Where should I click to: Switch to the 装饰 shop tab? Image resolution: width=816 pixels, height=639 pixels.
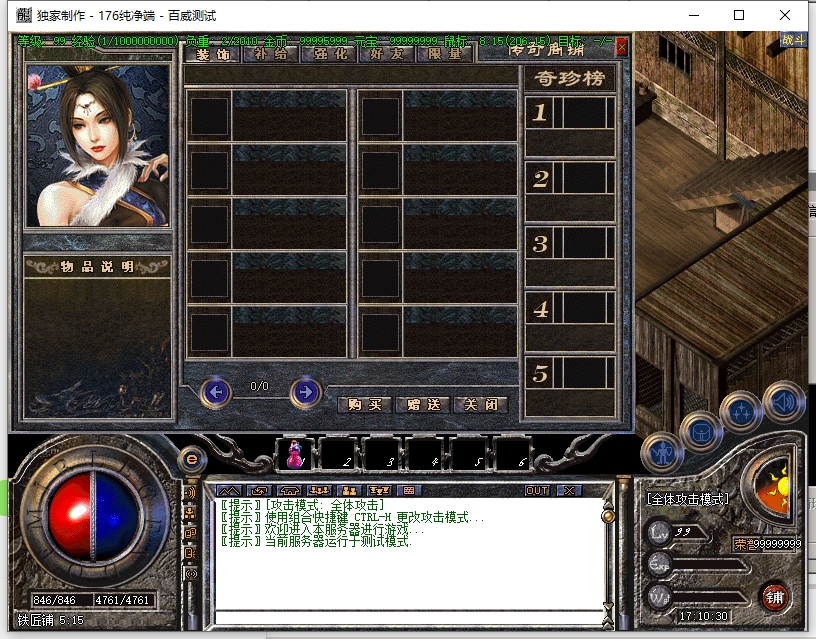click(x=213, y=54)
